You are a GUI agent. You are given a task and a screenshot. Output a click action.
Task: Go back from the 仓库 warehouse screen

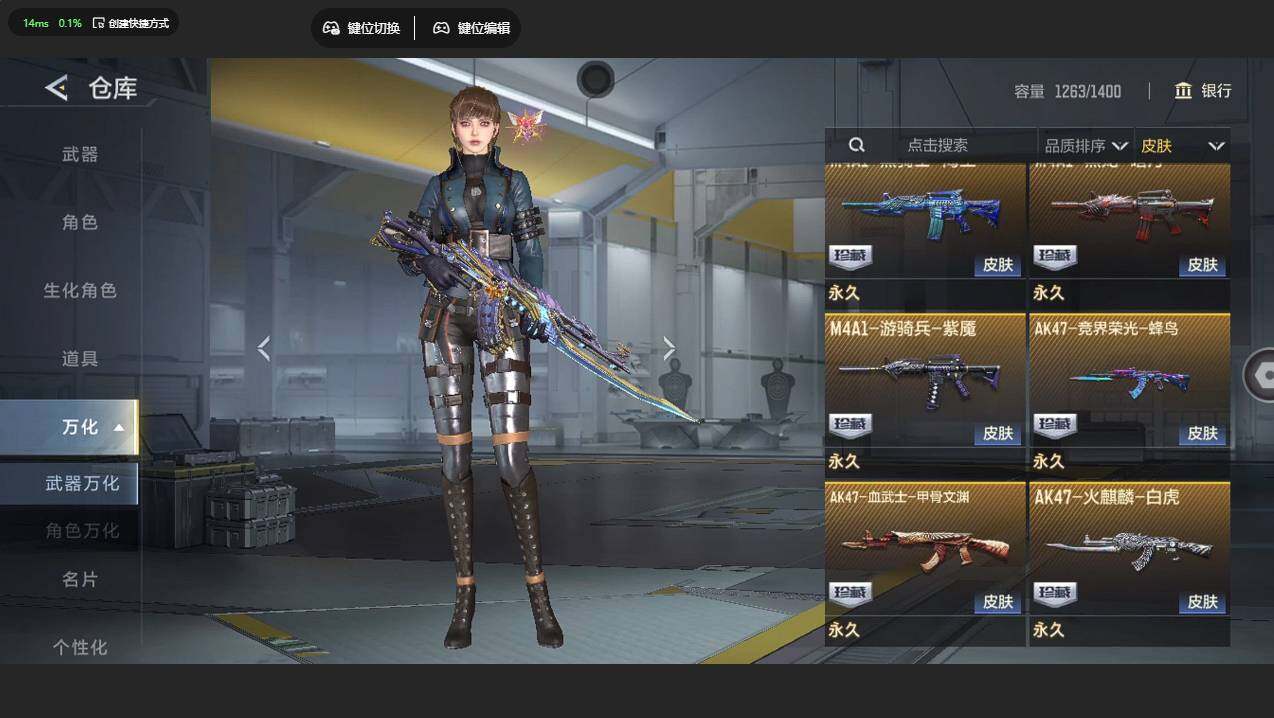click(56, 88)
